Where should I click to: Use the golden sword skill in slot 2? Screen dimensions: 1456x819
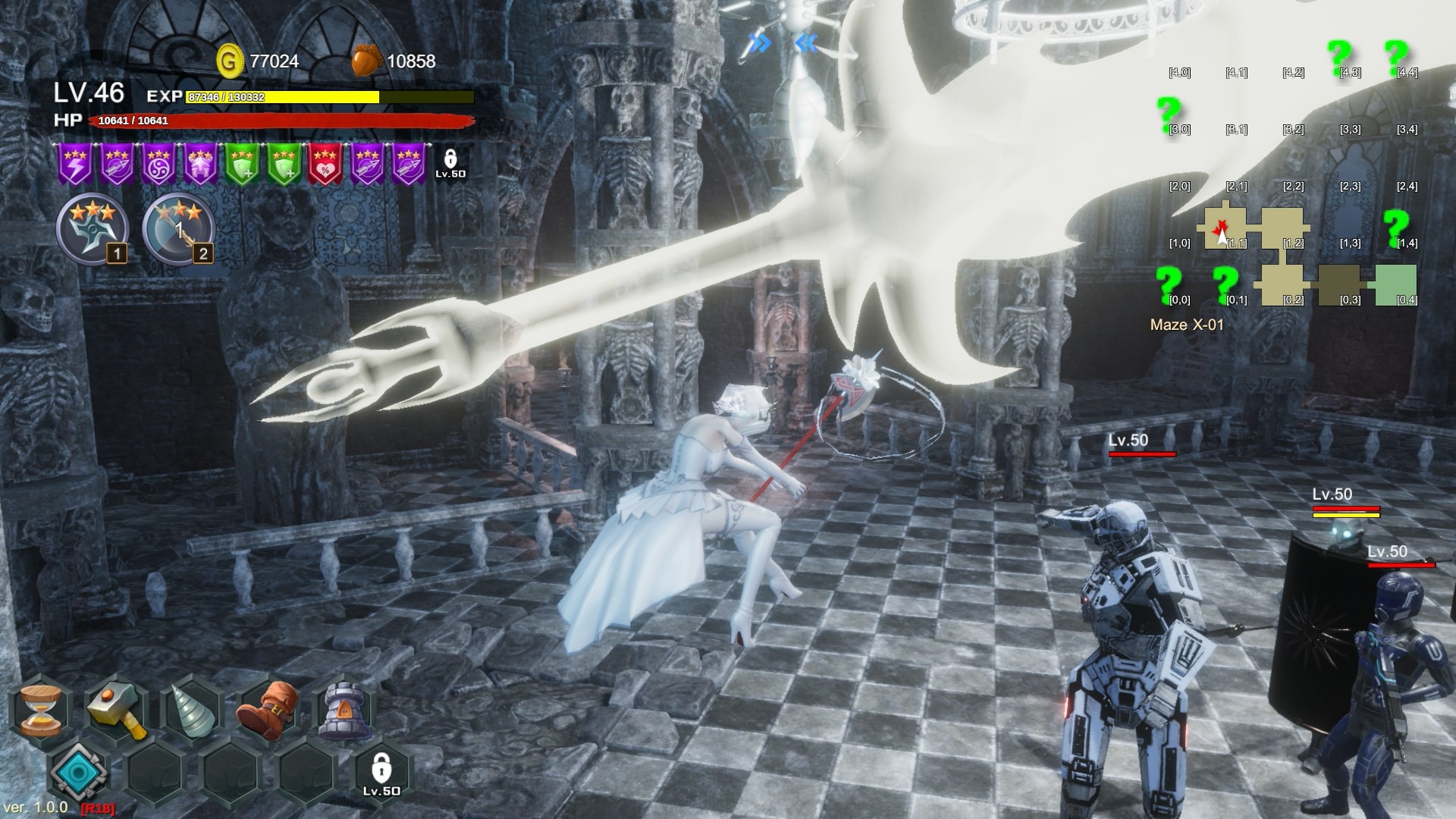(x=178, y=228)
